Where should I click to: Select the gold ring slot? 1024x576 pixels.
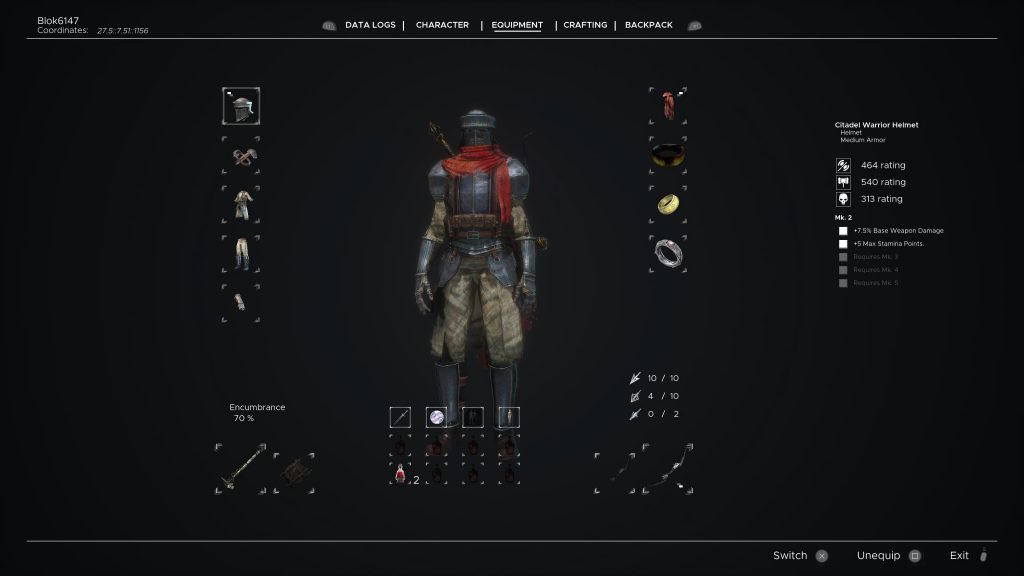(x=667, y=203)
